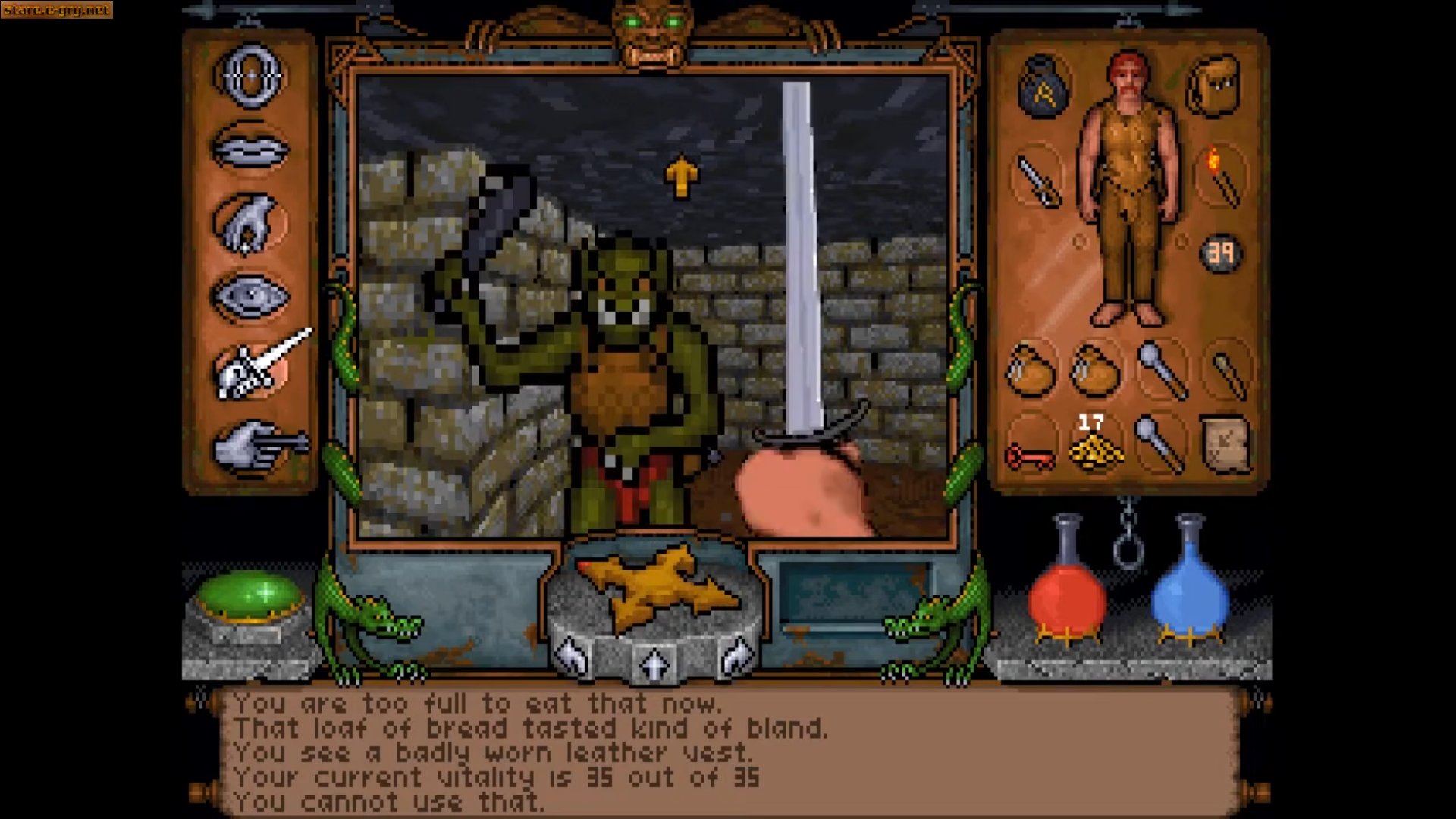
Task: Select the lit torch in the hand slot
Action: [1221, 178]
